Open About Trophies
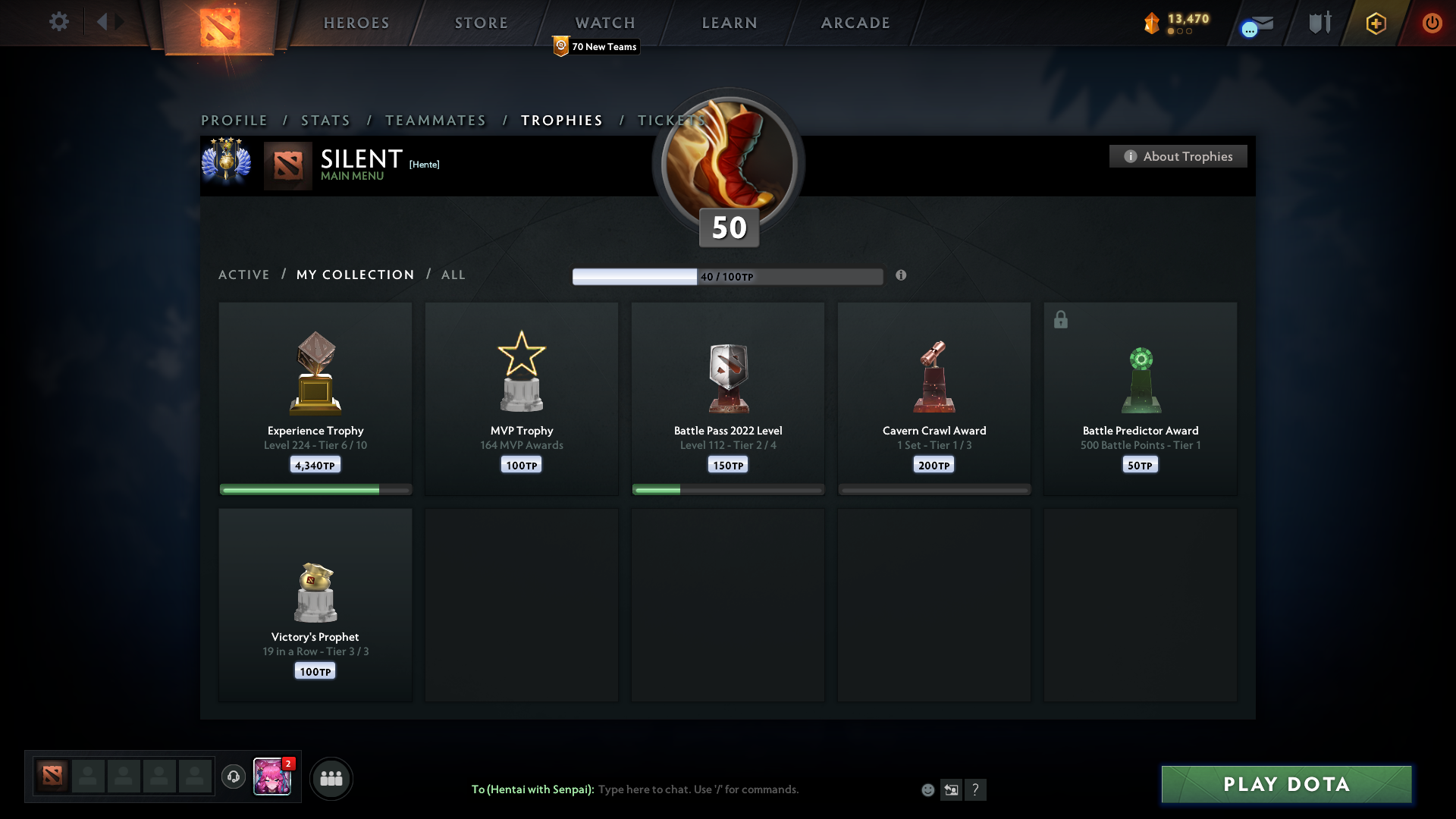The height and width of the screenshot is (819, 1456). (1178, 156)
